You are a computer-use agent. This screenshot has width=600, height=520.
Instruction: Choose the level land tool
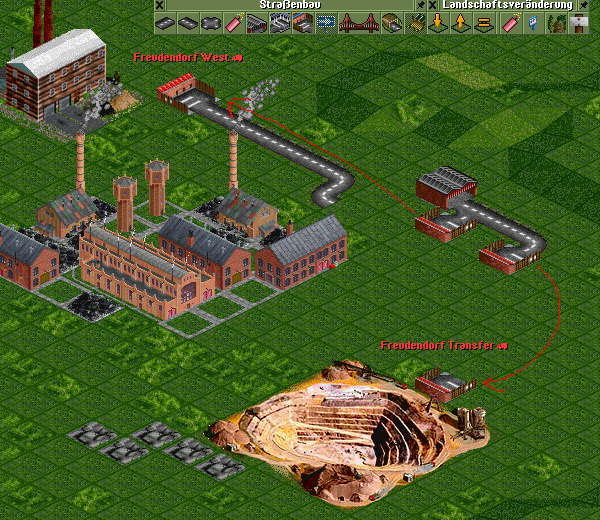click(481, 22)
